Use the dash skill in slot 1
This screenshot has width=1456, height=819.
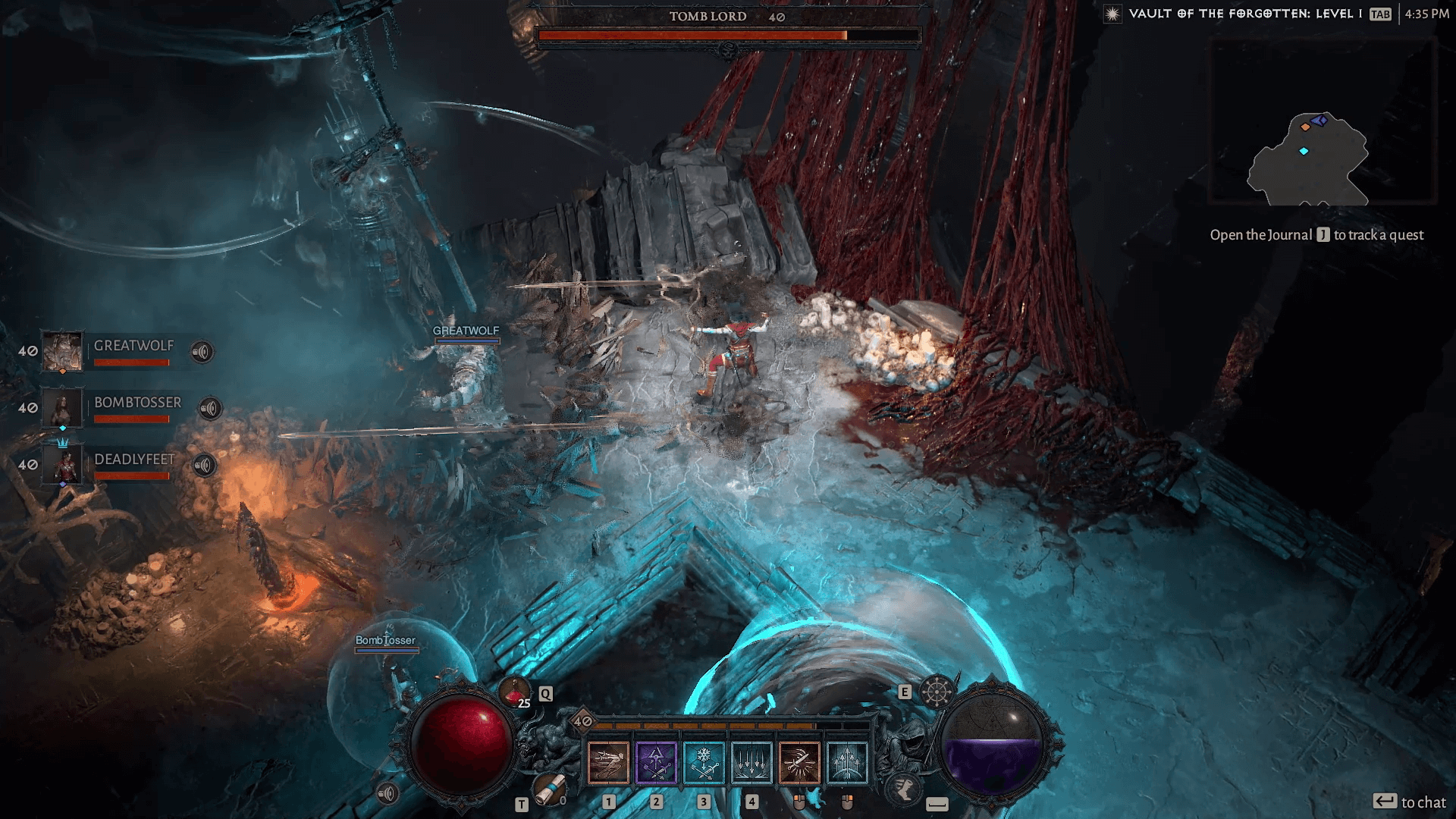pos(608,762)
